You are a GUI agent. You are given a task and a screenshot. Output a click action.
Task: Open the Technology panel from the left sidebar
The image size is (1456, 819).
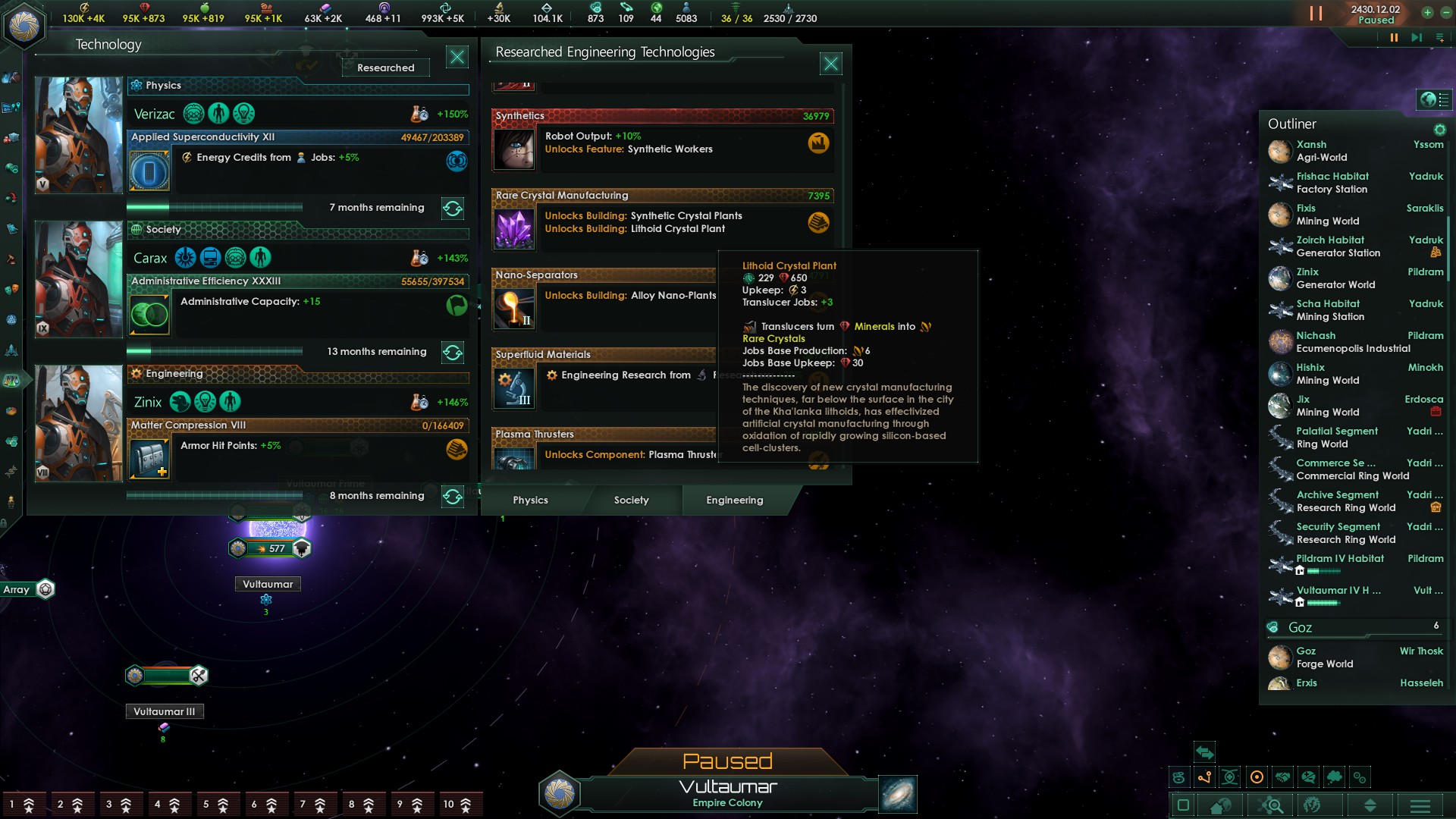coord(11,381)
